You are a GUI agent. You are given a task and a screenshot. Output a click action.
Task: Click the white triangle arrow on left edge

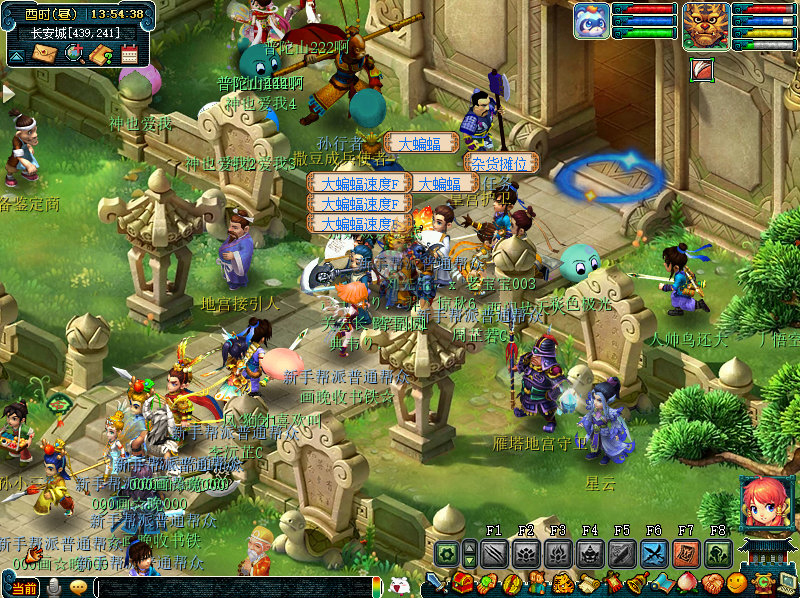point(7,94)
